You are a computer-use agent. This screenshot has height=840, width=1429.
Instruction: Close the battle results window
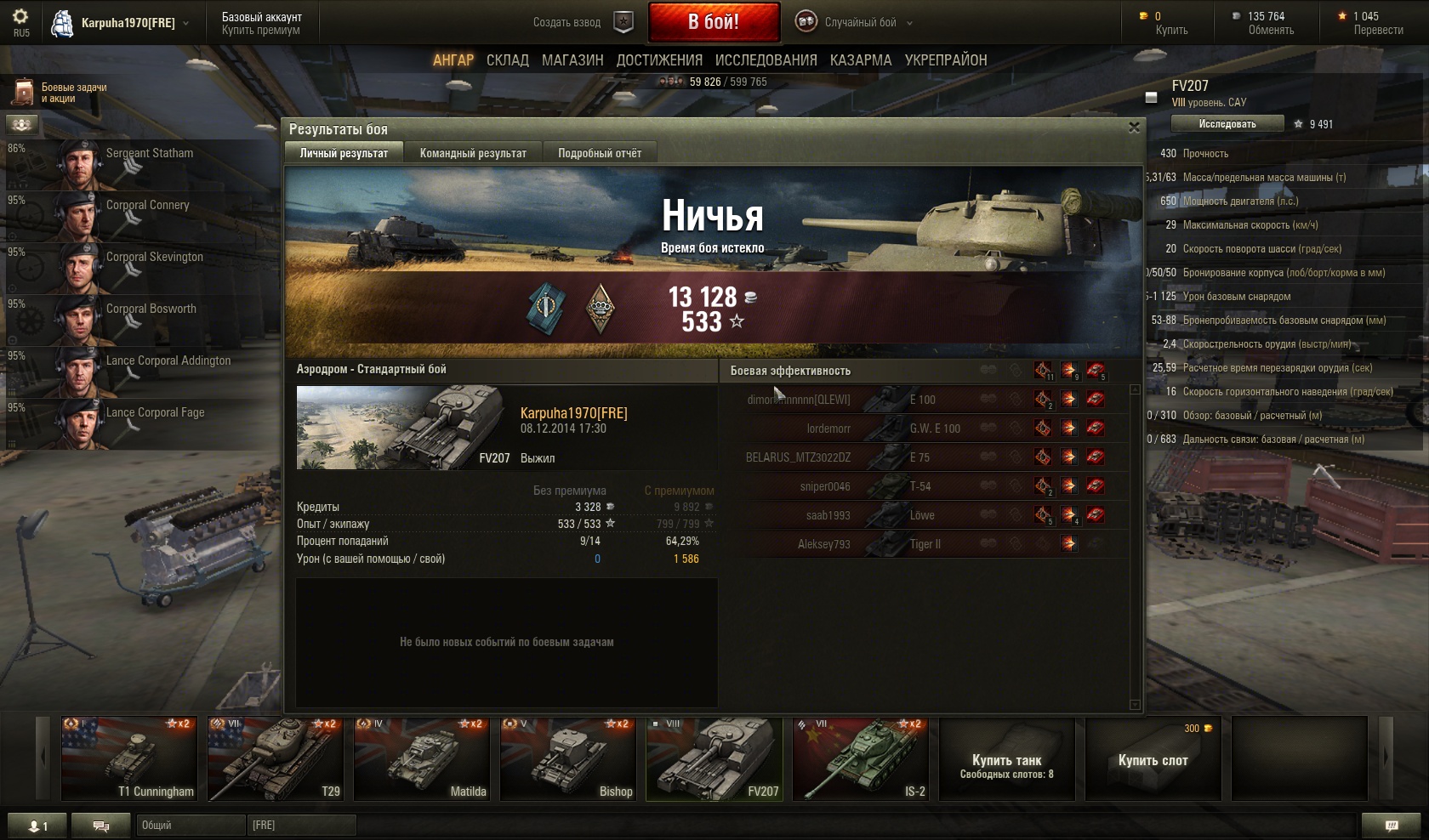pyautogui.click(x=1133, y=128)
